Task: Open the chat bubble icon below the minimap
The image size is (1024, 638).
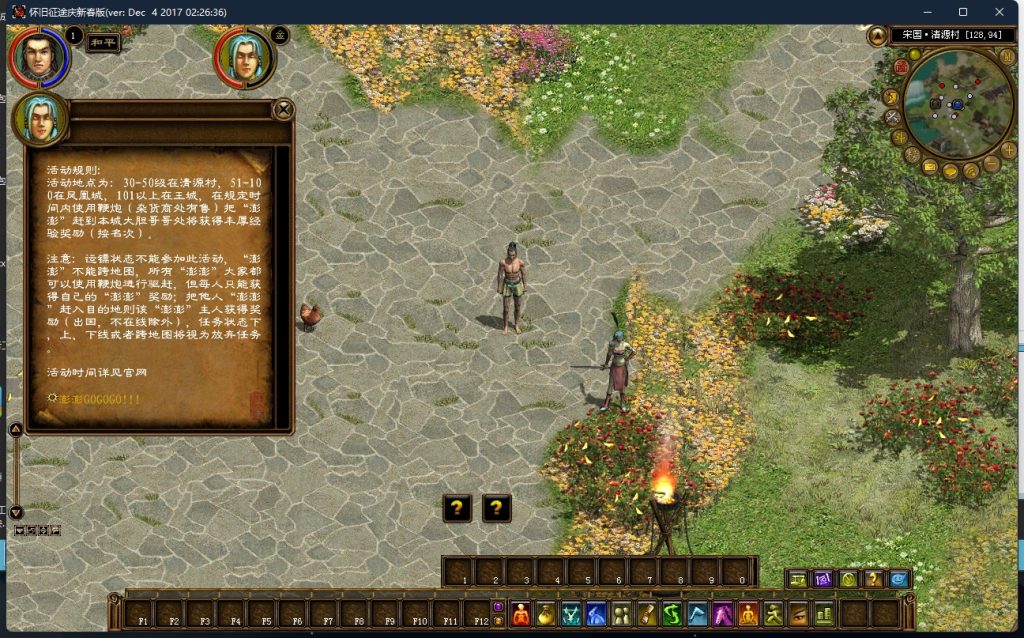Action: pos(950,172)
